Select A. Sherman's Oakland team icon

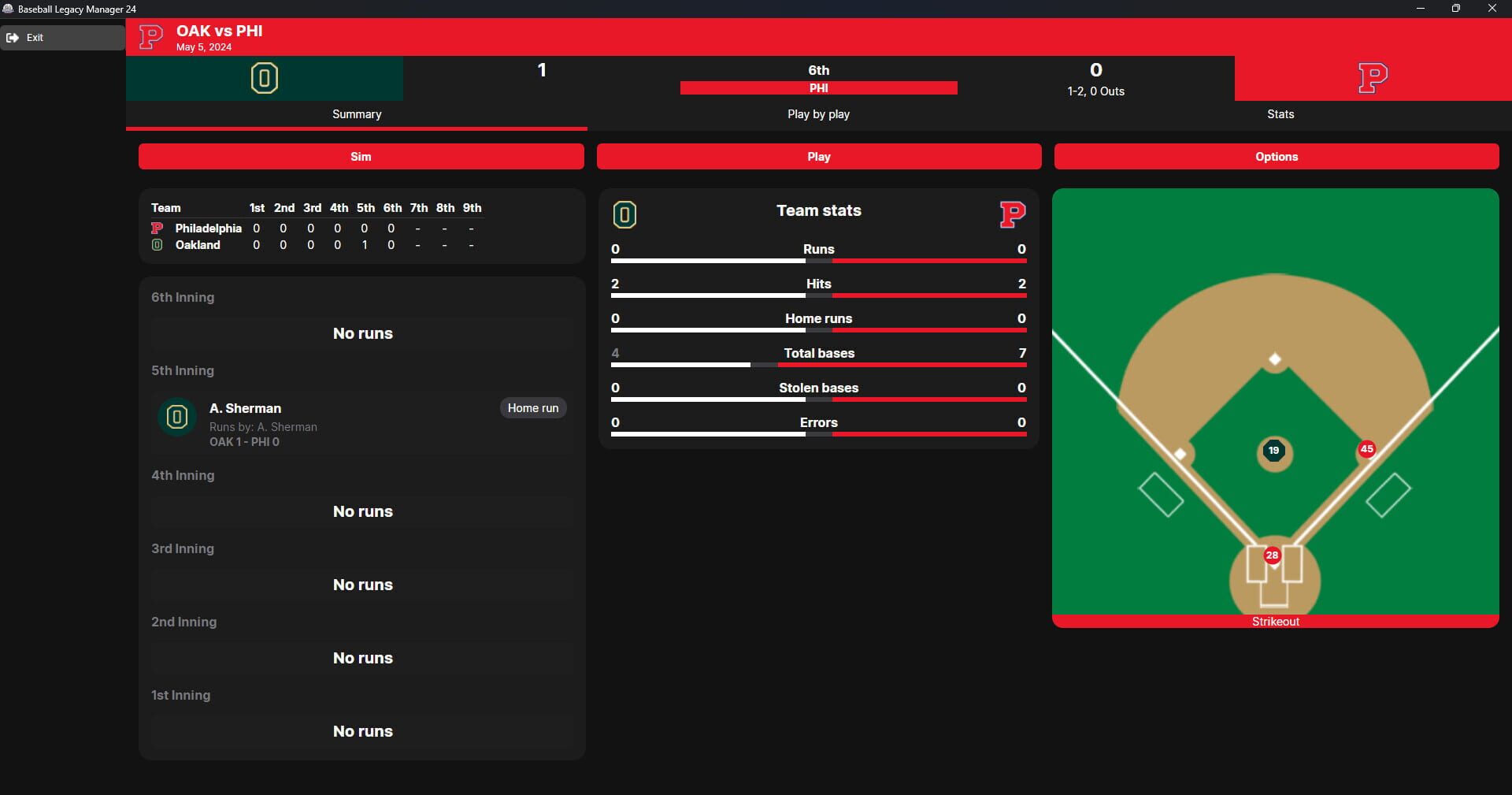(176, 418)
